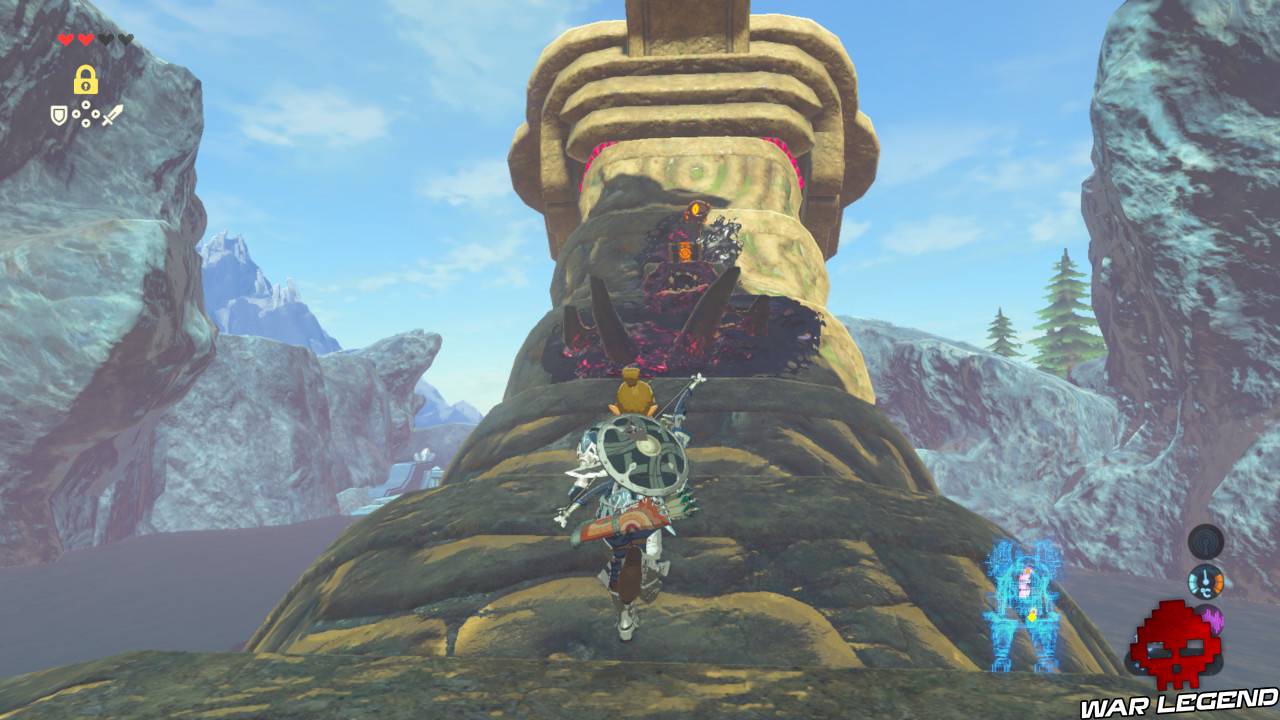Screen dimensions: 1280x720
Task: Expand the up arrow on the d-pad
Action: click(86, 104)
